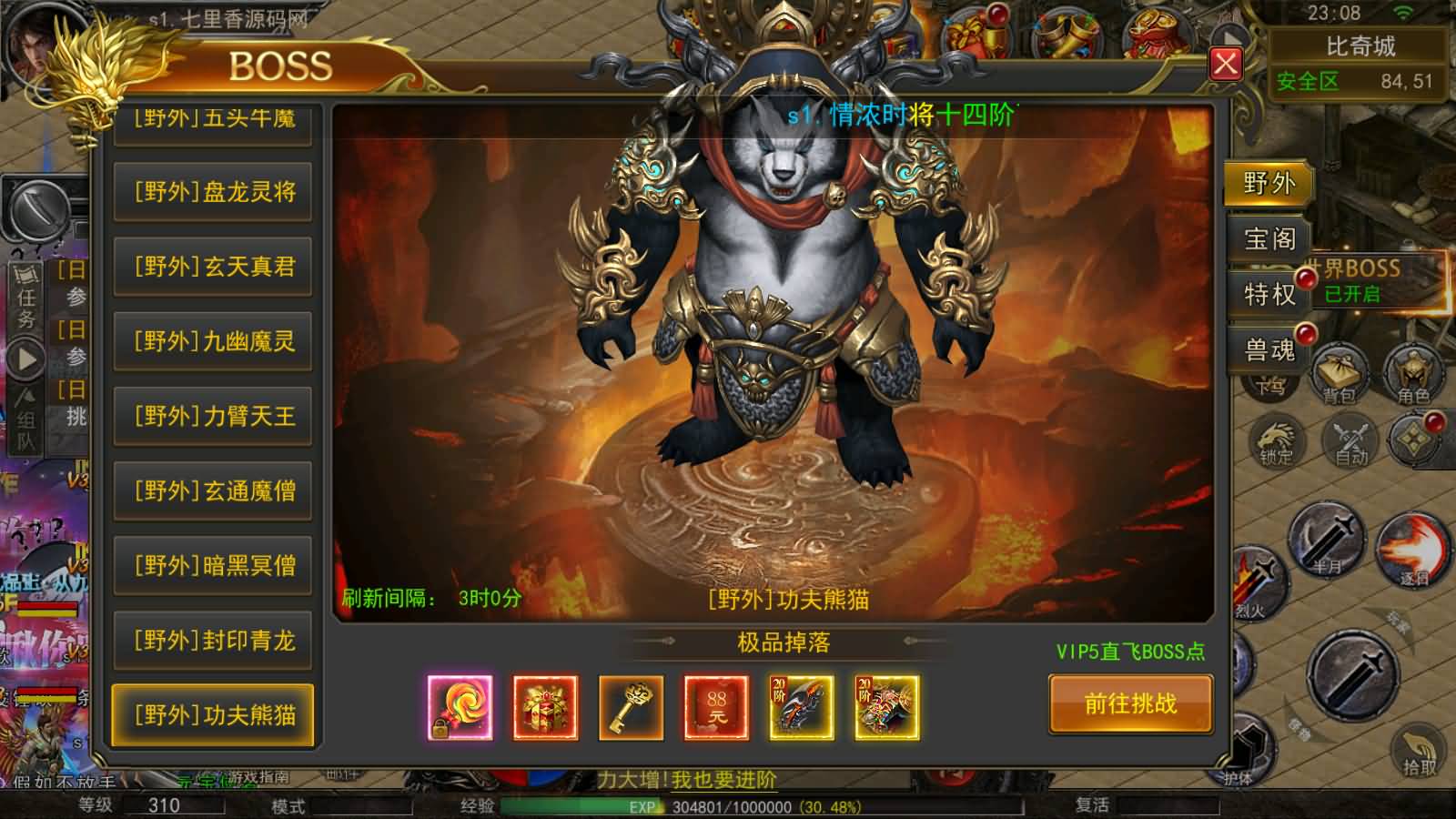Screen dimensions: 1456x819
Task: Pick [野外]九幽魔灵 in the list
Action: pos(214,341)
